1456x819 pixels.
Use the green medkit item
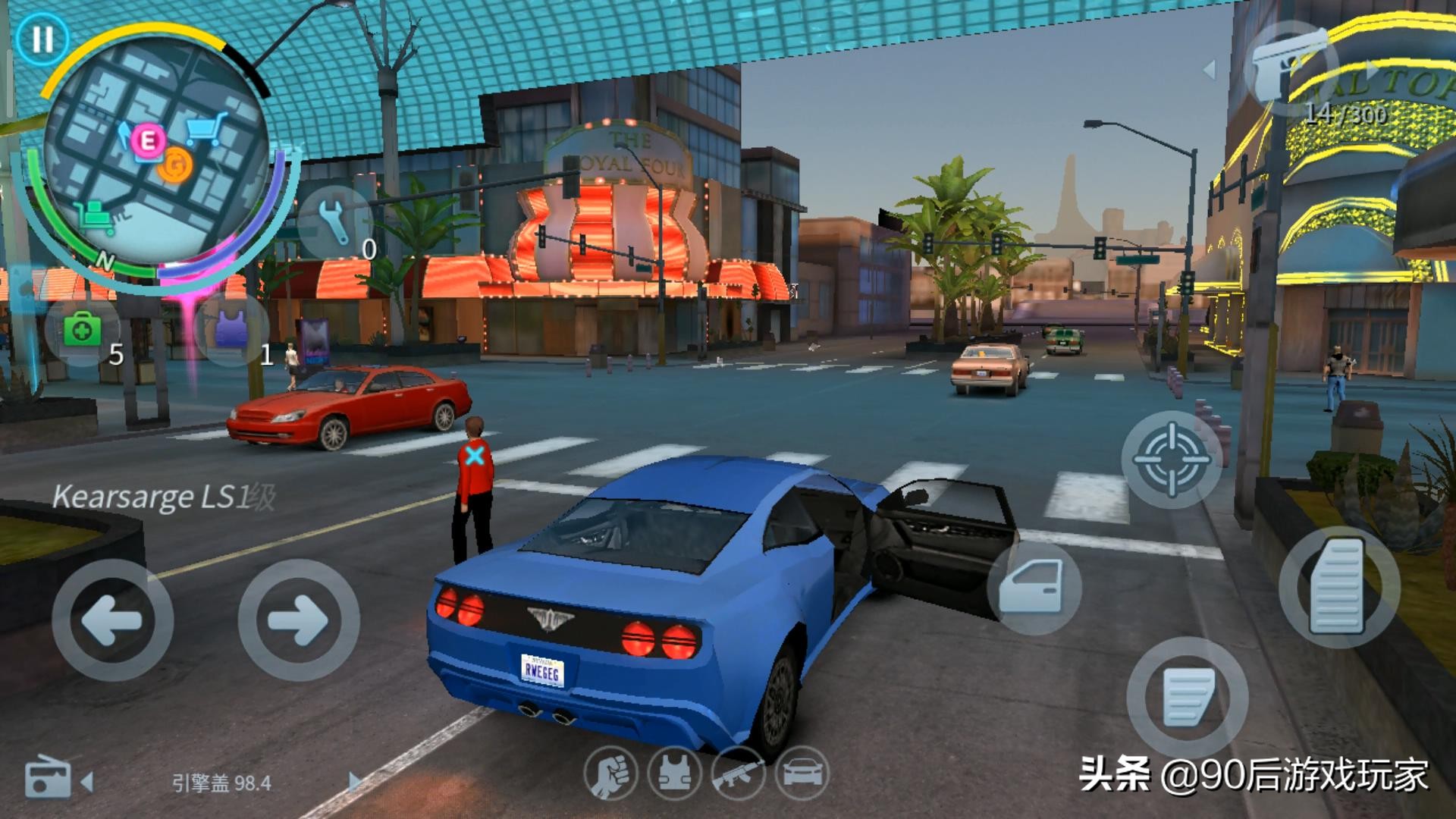tap(83, 331)
